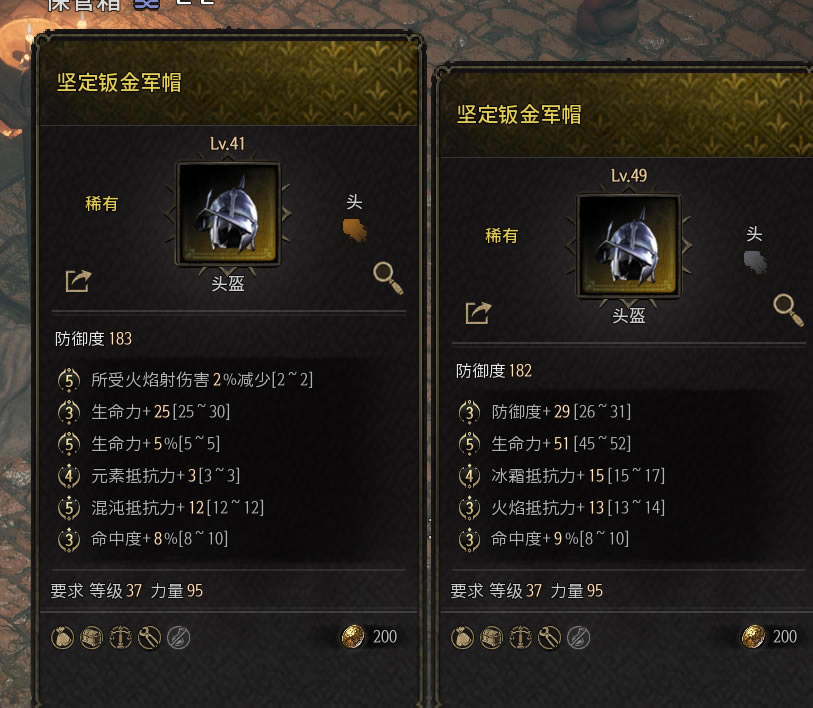Click the treasure chest icon on Lv.49 panel
Image resolution: width=813 pixels, height=708 pixels.
point(493,637)
